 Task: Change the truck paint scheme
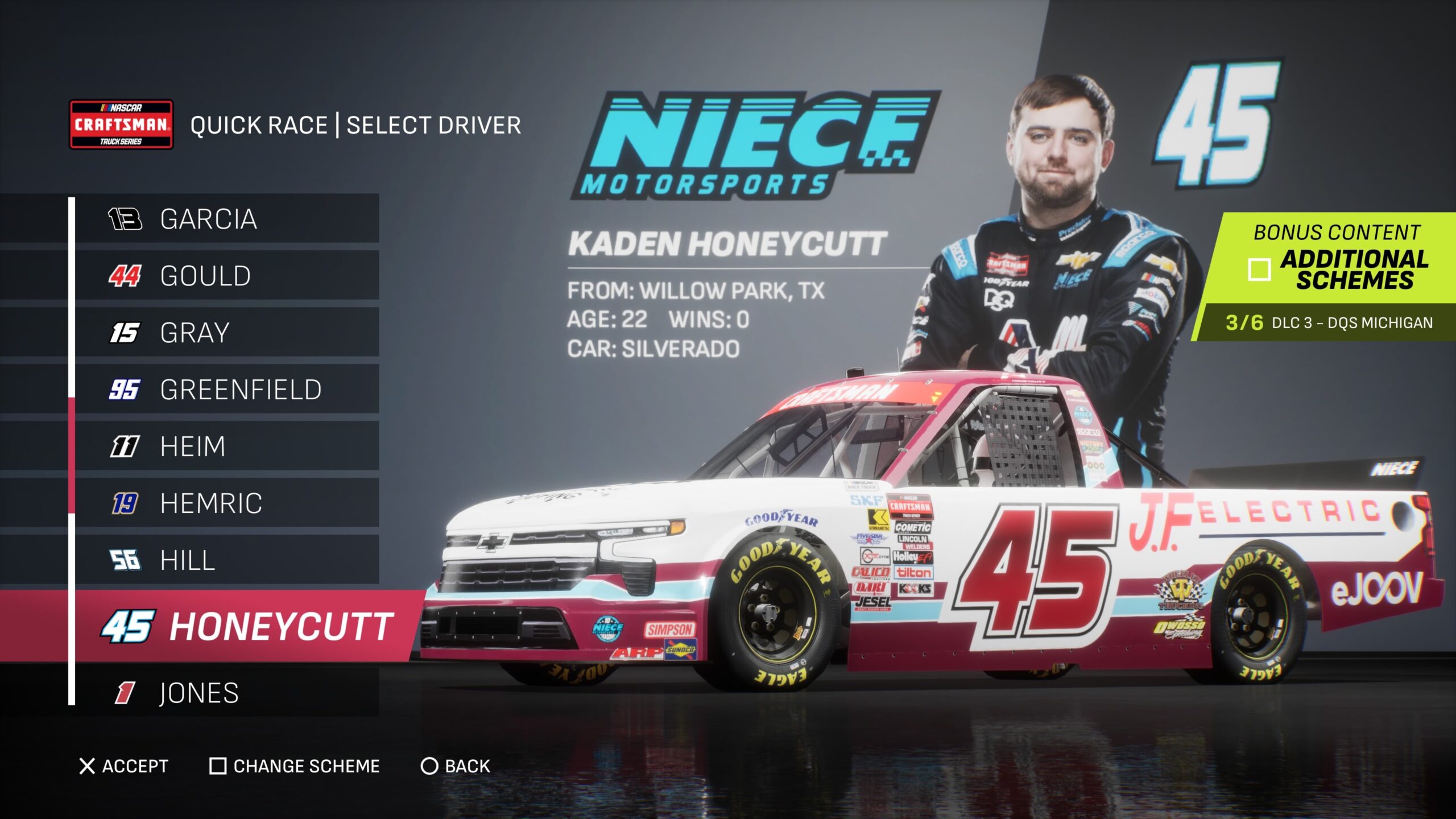click(295, 766)
